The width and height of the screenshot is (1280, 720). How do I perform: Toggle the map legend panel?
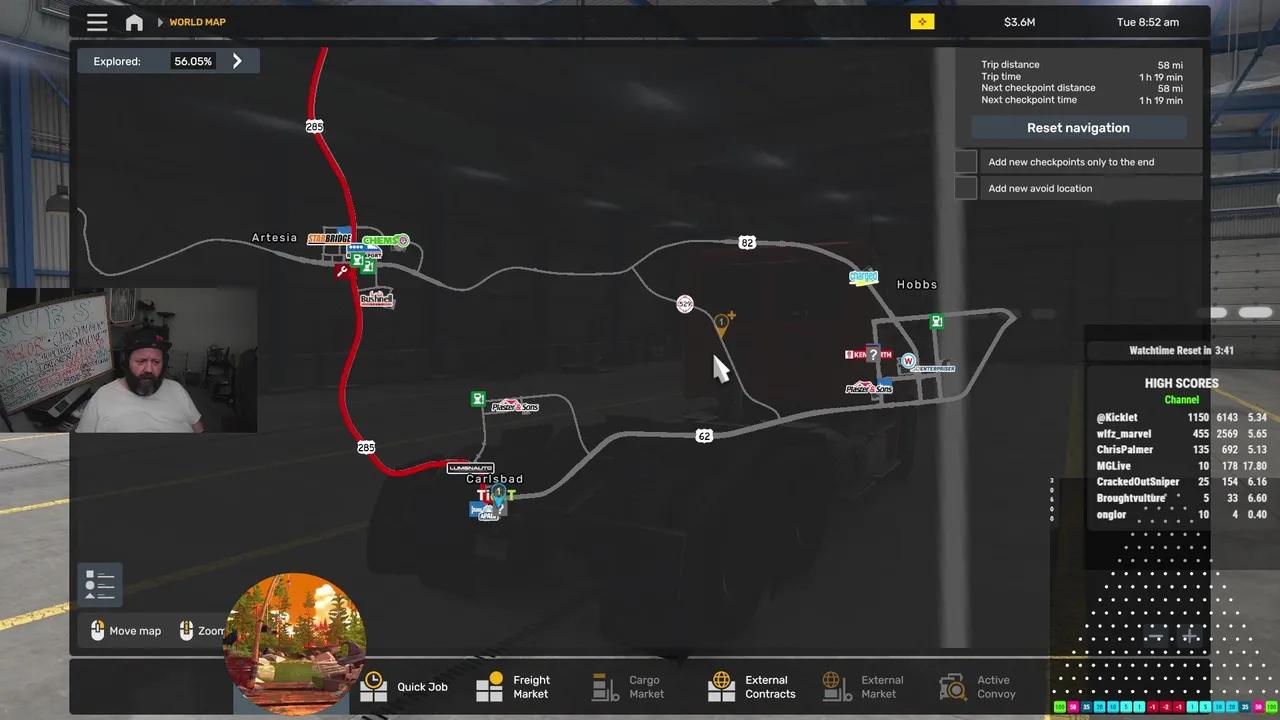click(99, 584)
